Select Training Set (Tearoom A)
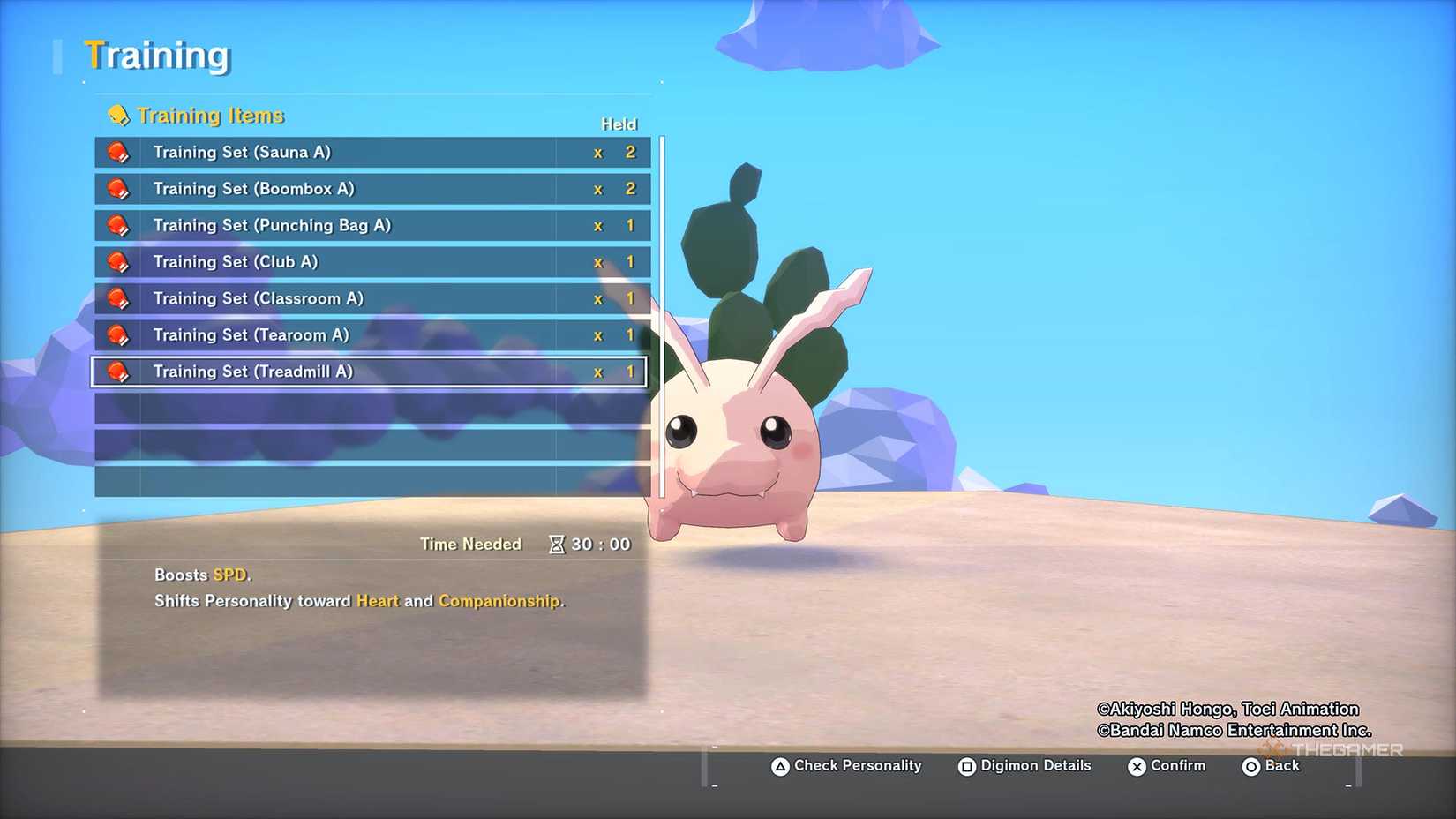 click(371, 335)
